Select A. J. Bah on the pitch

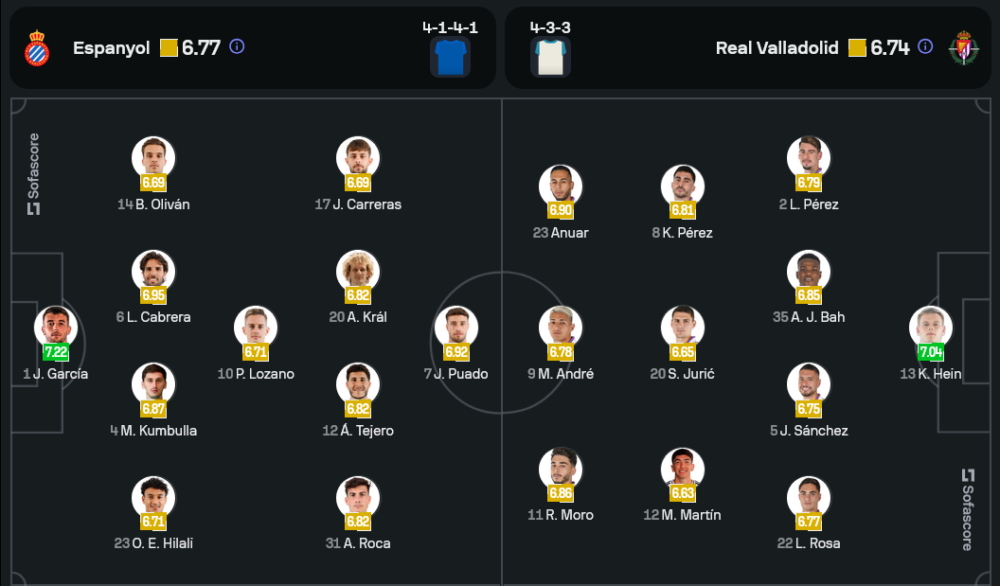[808, 272]
